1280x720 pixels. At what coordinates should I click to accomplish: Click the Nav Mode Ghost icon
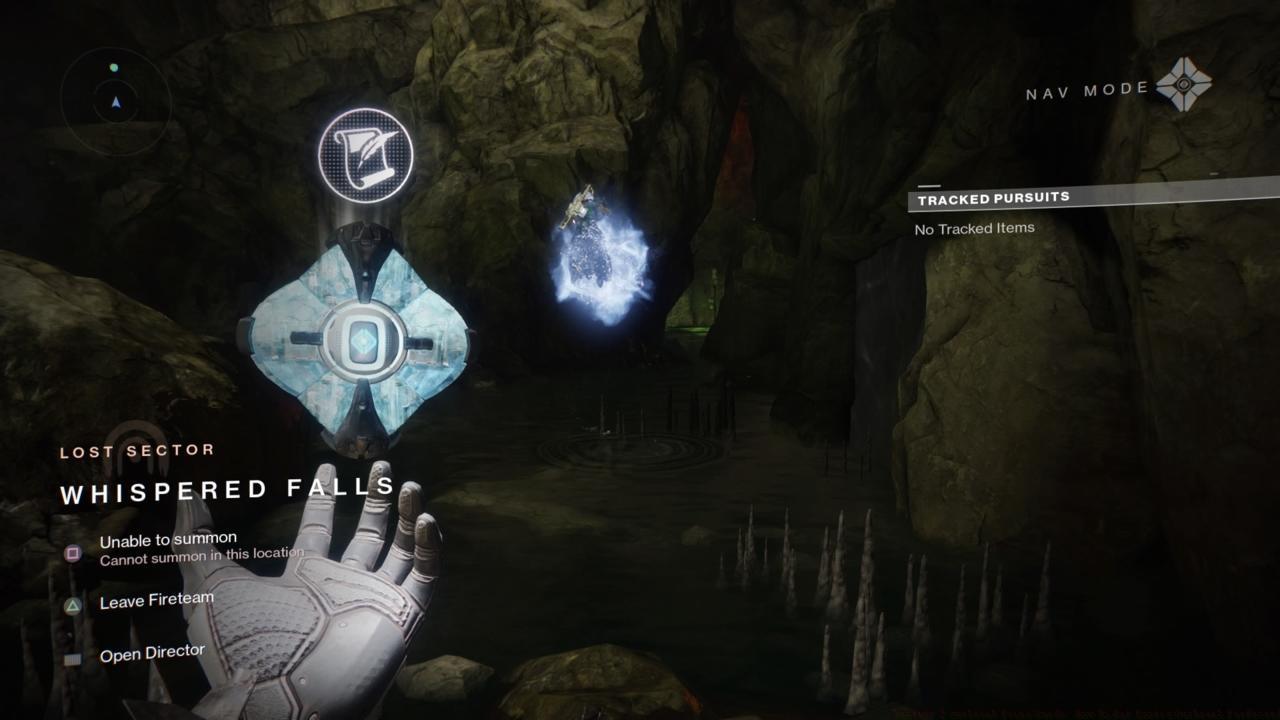[1183, 85]
